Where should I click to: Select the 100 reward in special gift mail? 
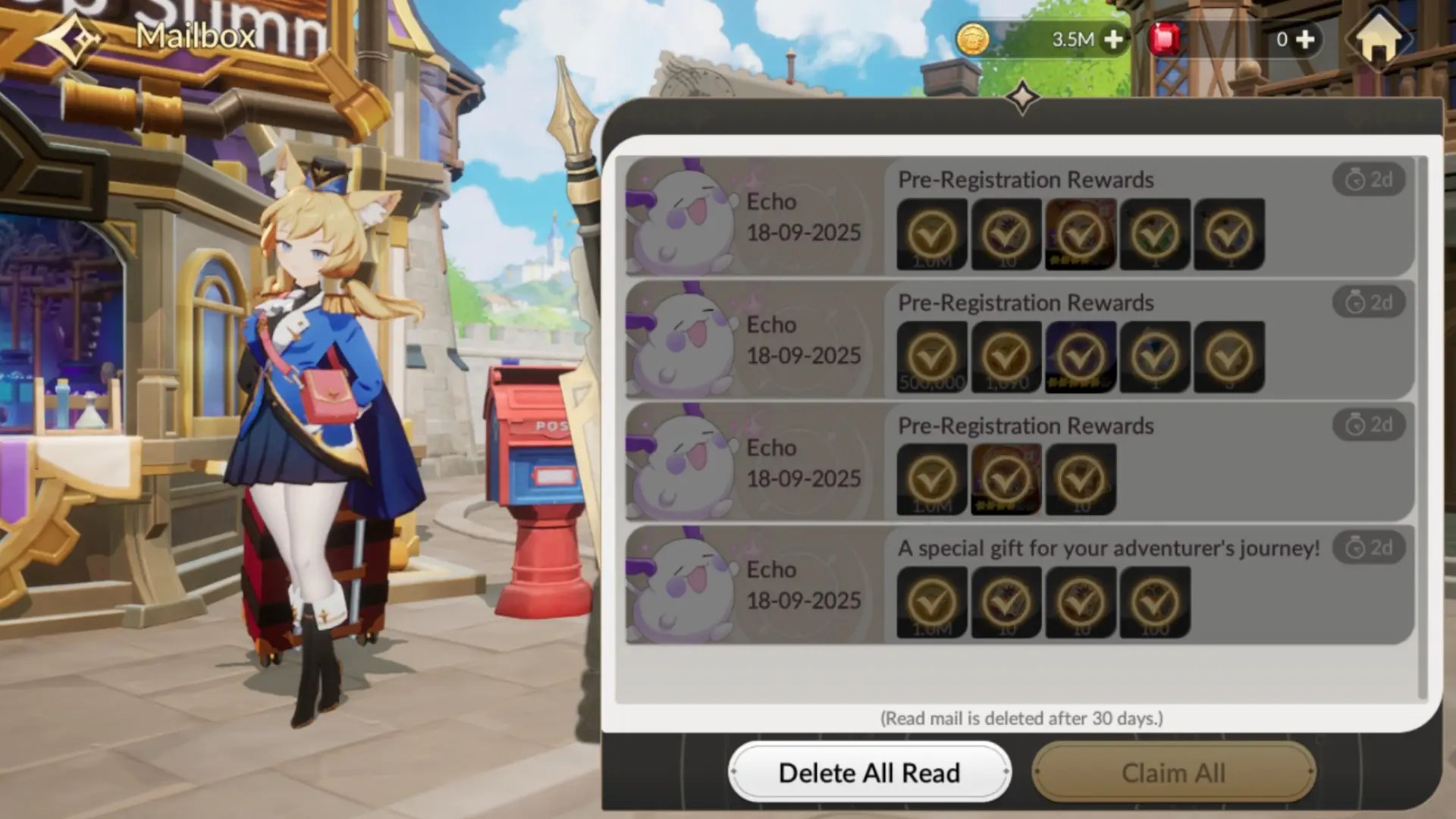[1155, 601]
